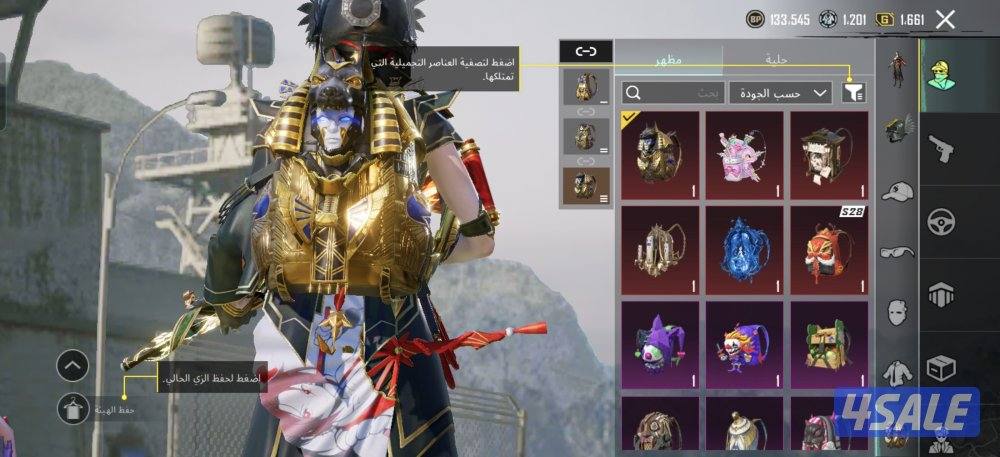
Task: Show the cap headwear category
Action: click(x=898, y=192)
